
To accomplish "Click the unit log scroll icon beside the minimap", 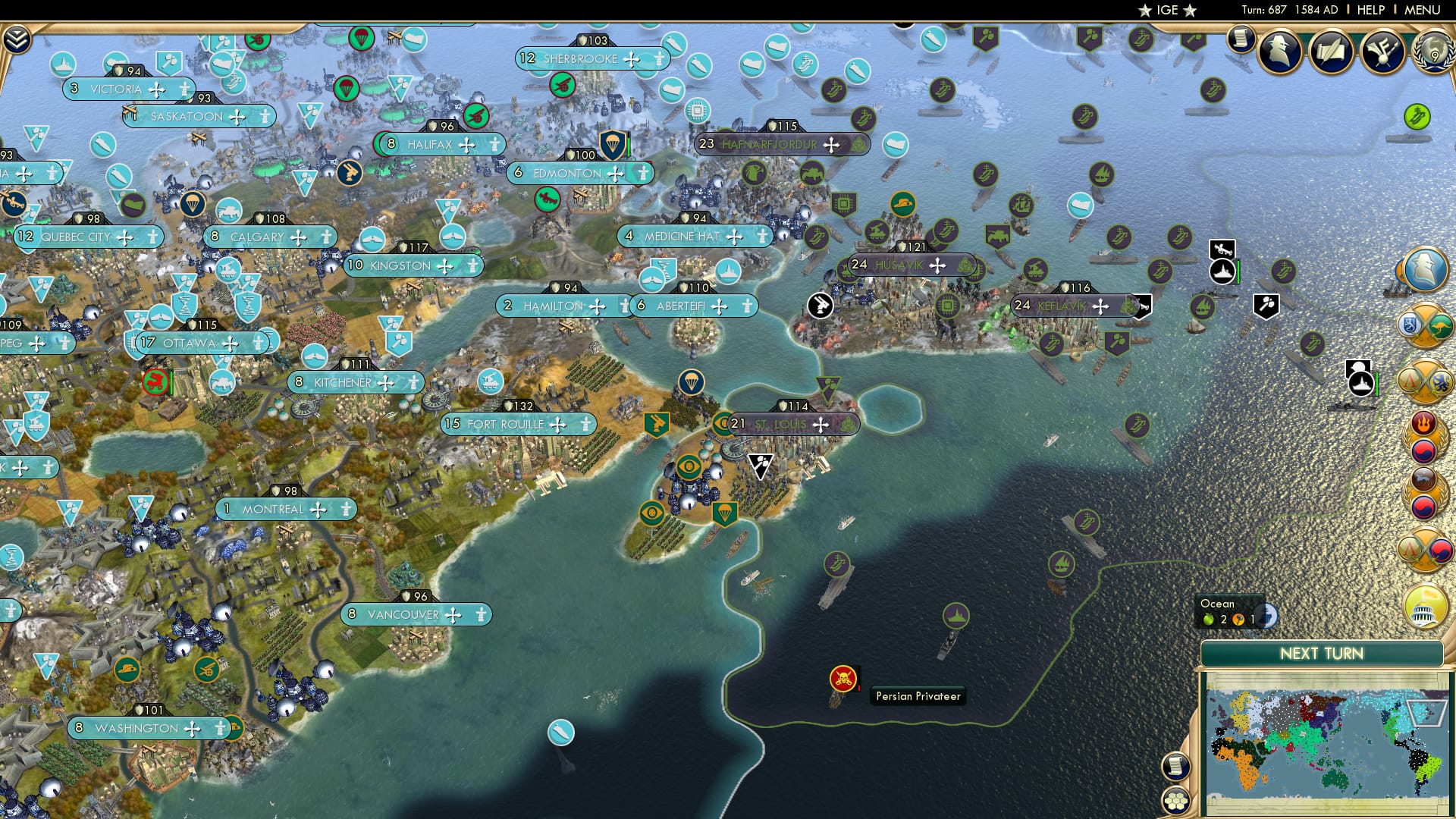I will click(x=1176, y=767).
